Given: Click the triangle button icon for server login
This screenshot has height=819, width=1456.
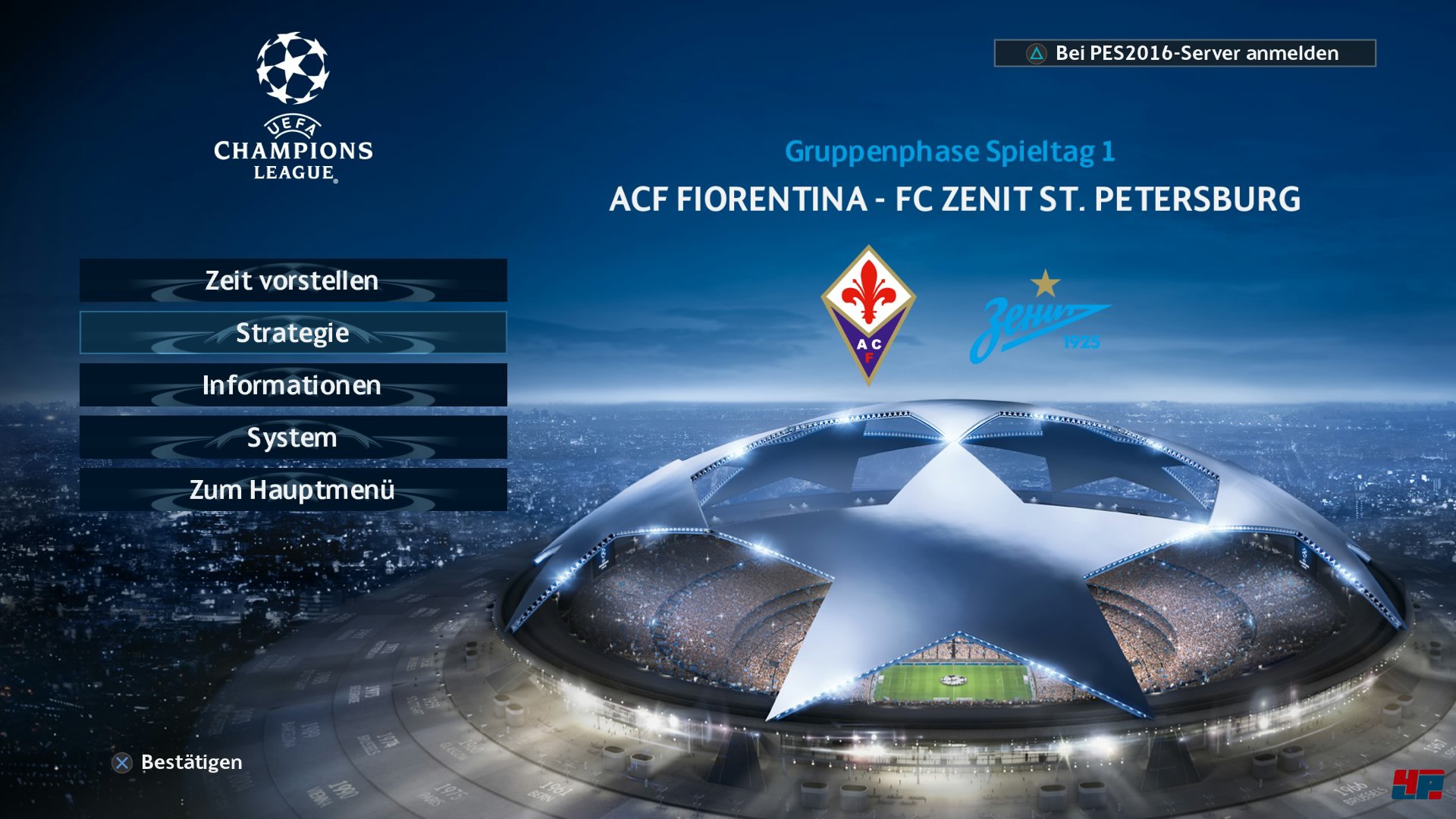Looking at the screenshot, I should click(x=1035, y=54).
